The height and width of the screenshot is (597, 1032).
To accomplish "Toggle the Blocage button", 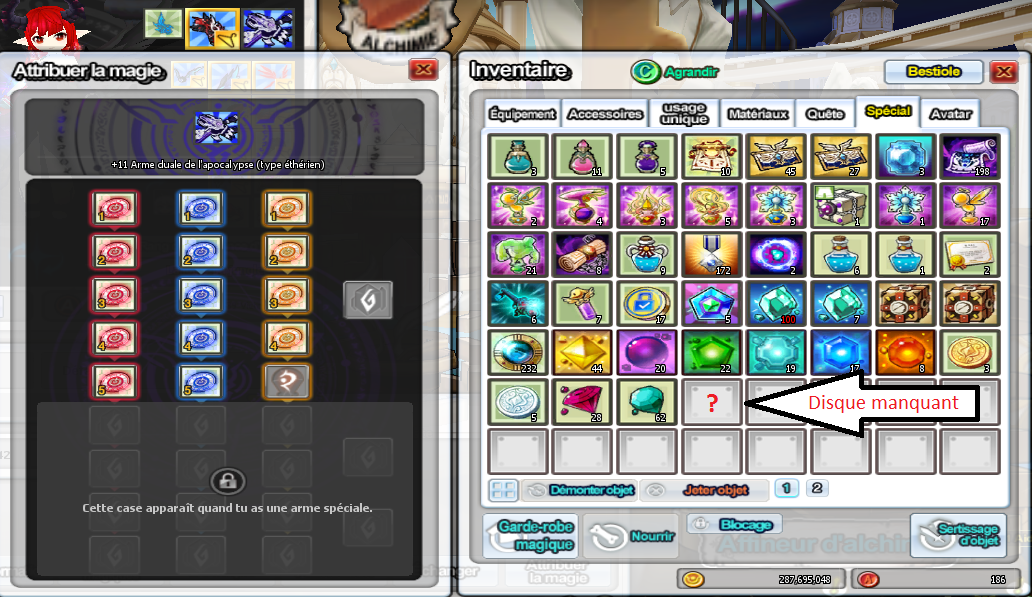I will click(734, 524).
